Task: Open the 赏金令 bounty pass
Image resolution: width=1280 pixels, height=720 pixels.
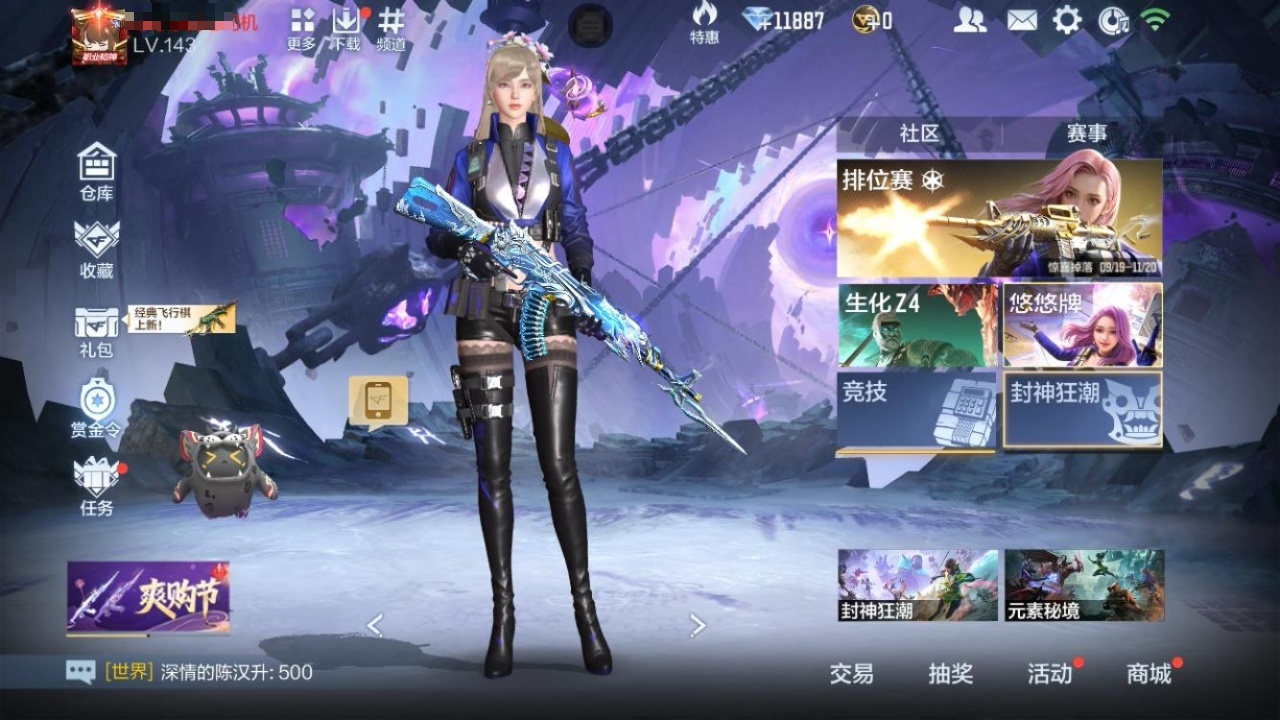Action: [x=97, y=408]
